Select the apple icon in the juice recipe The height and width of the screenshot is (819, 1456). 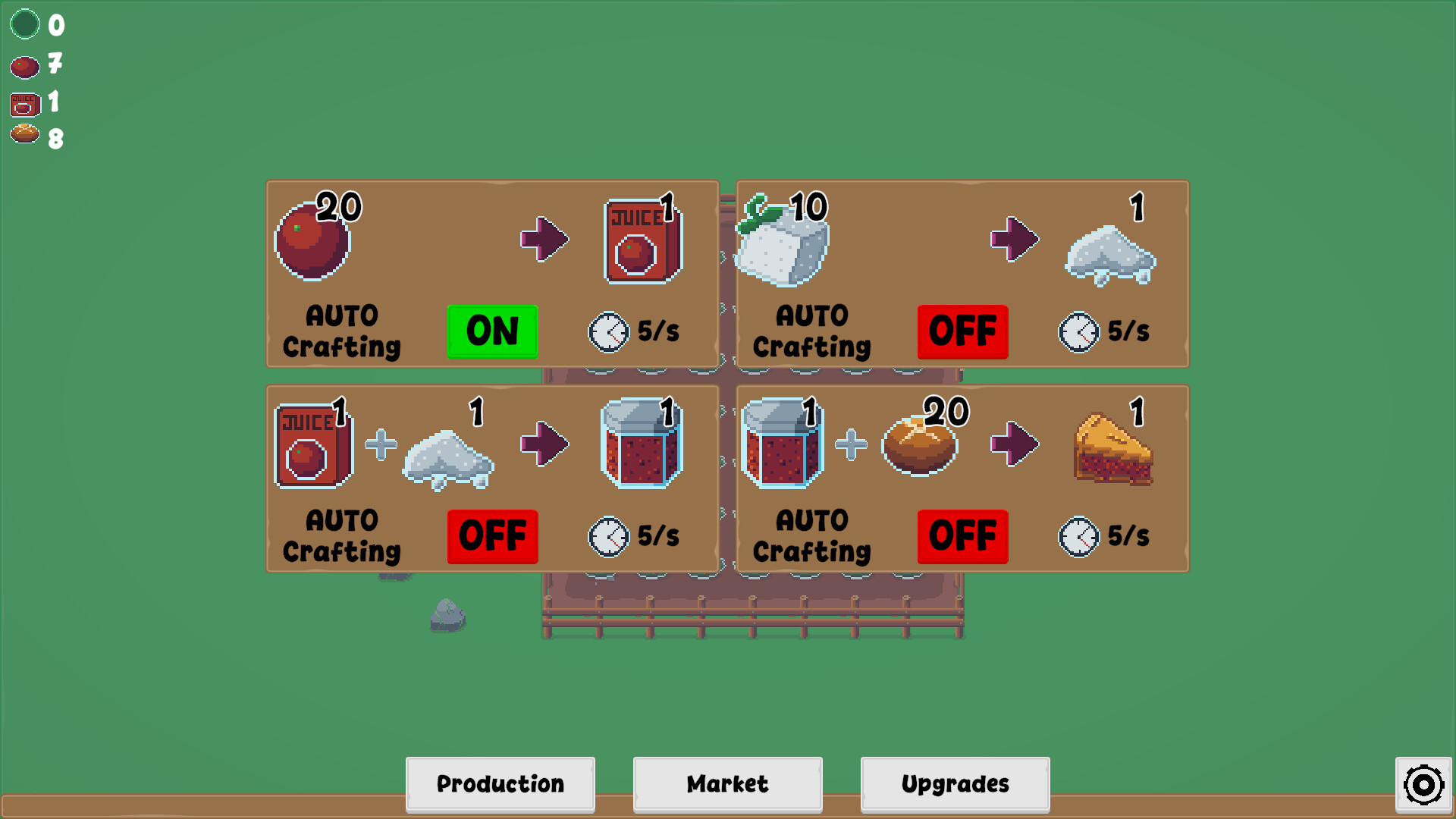[x=312, y=239]
